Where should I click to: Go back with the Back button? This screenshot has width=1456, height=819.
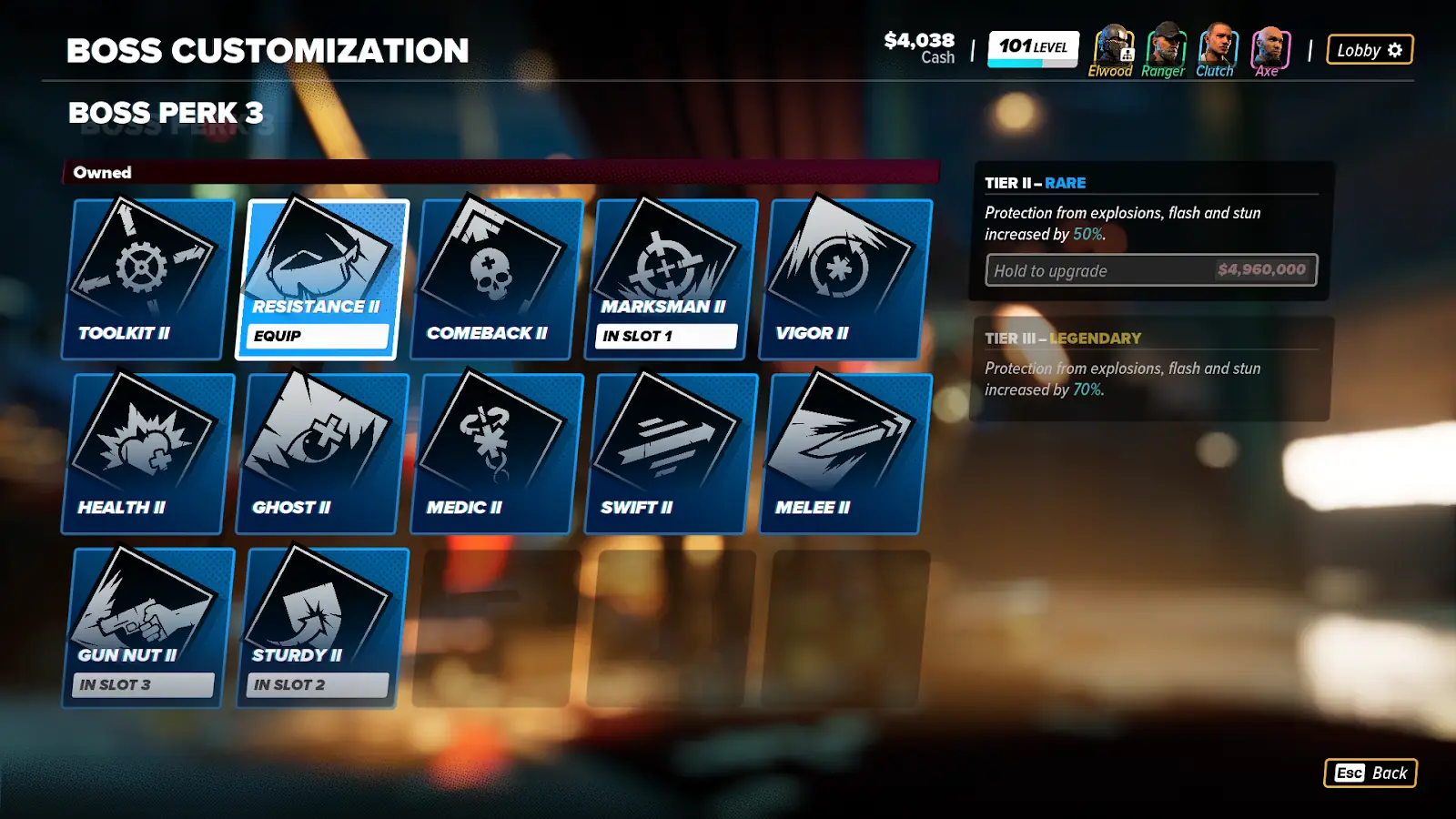click(1370, 773)
